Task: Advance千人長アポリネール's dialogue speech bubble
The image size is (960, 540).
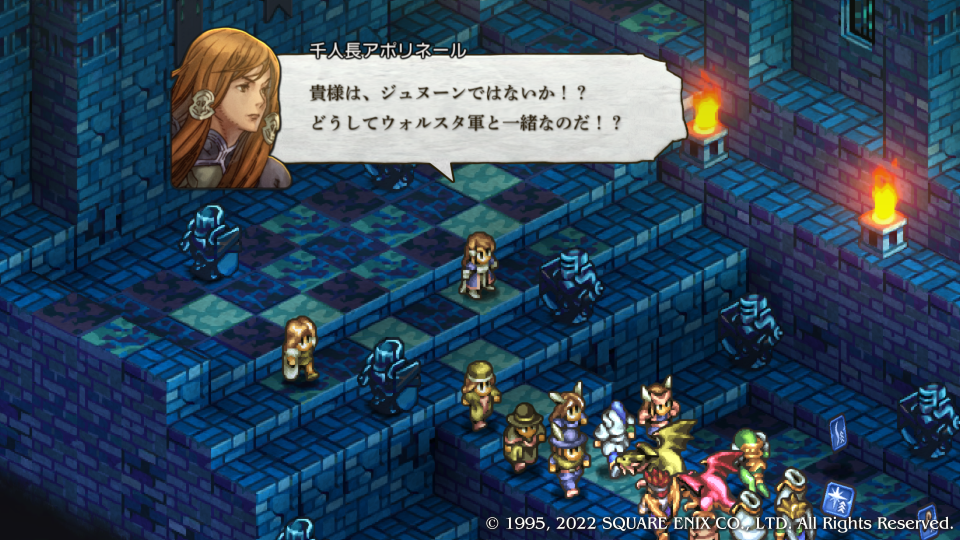Action: pyautogui.click(x=470, y=110)
